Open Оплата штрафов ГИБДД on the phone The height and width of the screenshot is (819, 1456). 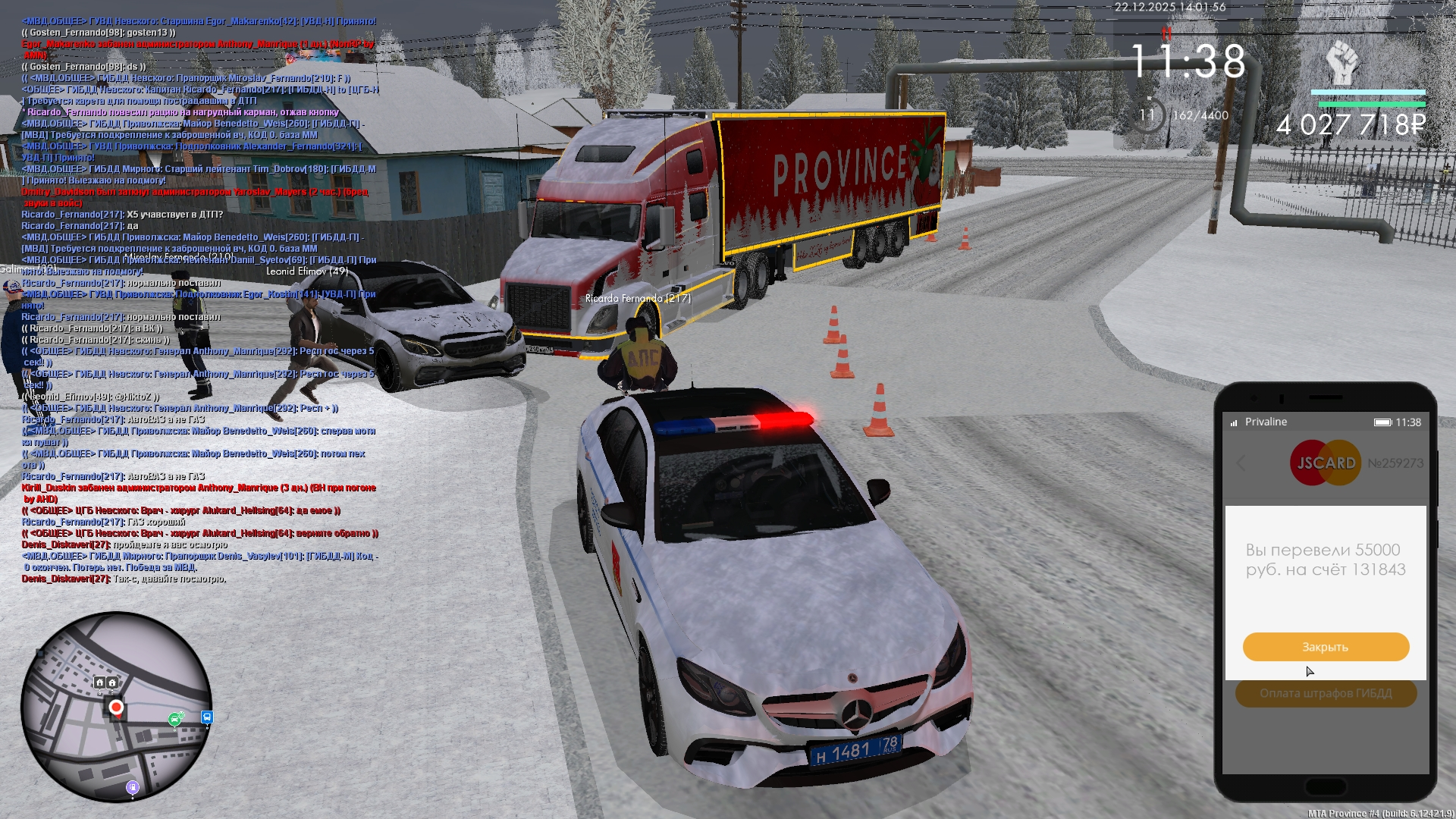[1326, 693]
